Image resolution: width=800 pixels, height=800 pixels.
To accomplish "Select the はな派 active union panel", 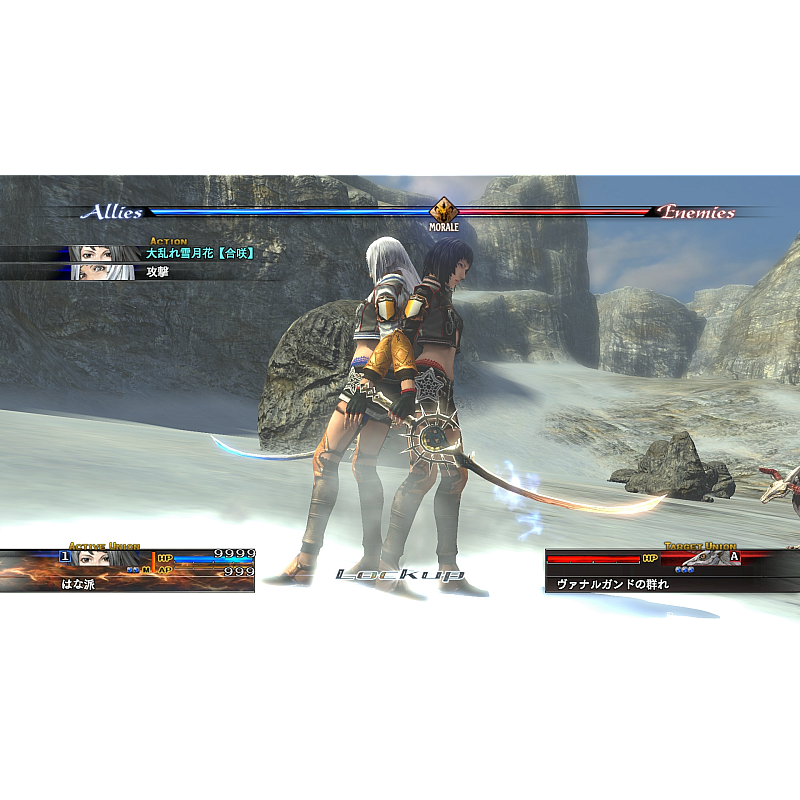I will pos(128,571).
